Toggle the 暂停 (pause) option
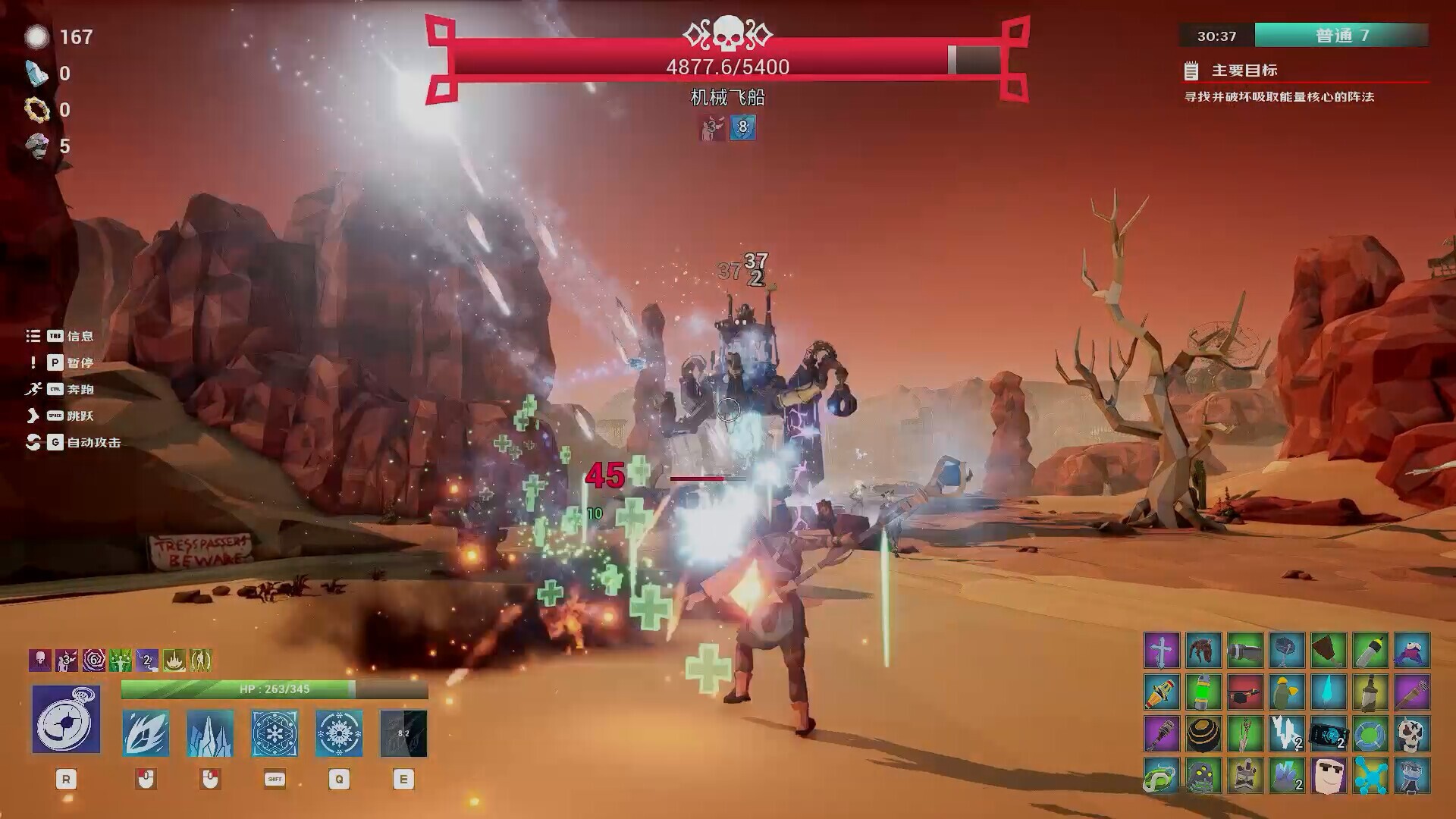The width and height of the screenshot is (1456, 819). 79,363
